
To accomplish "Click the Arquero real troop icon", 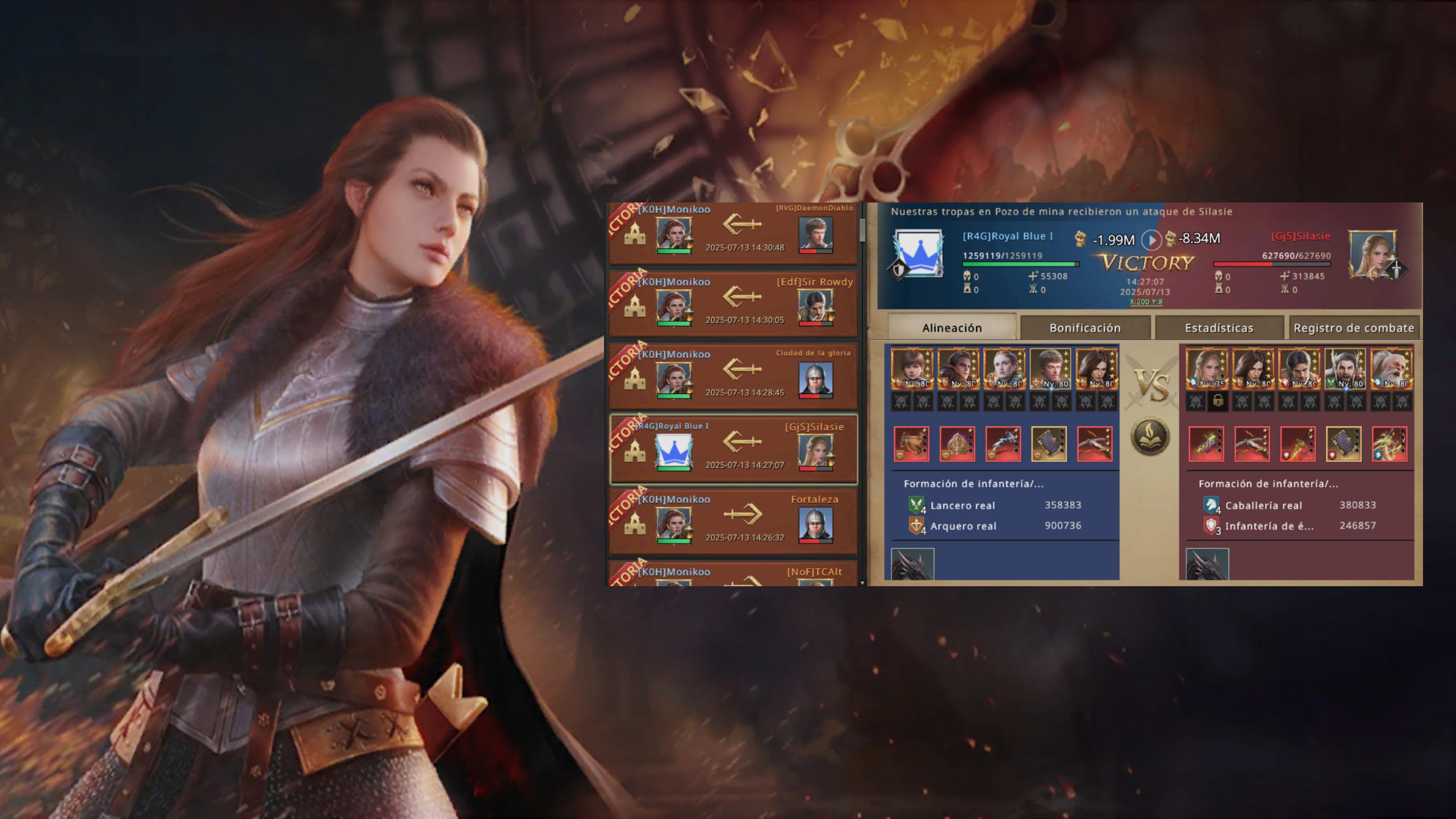I will pos(916,526).
